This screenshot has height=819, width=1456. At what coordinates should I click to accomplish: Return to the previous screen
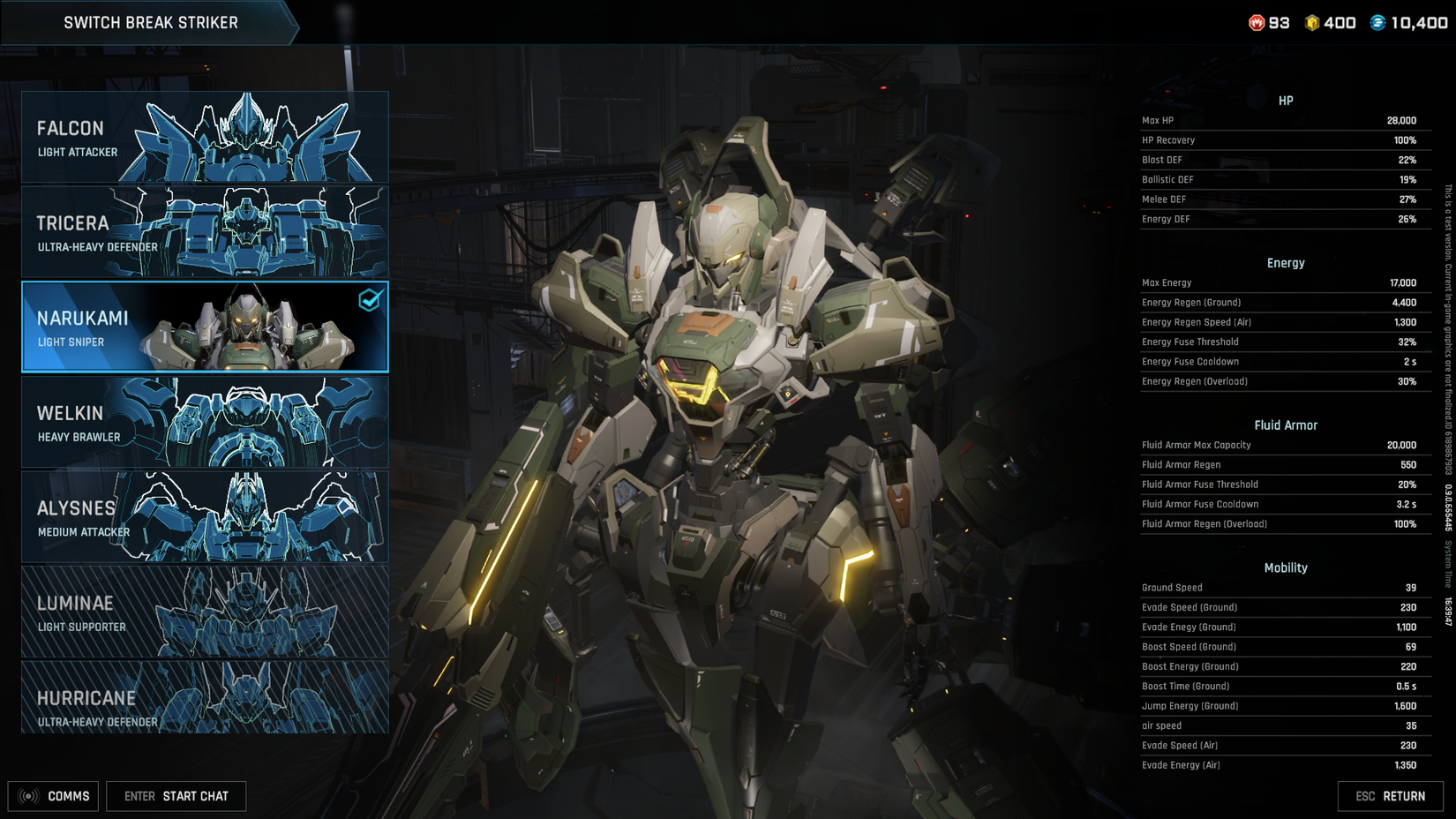[1390, 796]
